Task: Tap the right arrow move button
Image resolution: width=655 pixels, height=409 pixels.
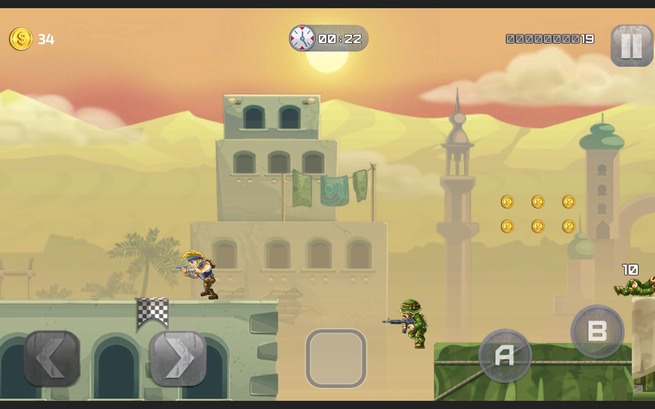Action: (x=178, y=358)
